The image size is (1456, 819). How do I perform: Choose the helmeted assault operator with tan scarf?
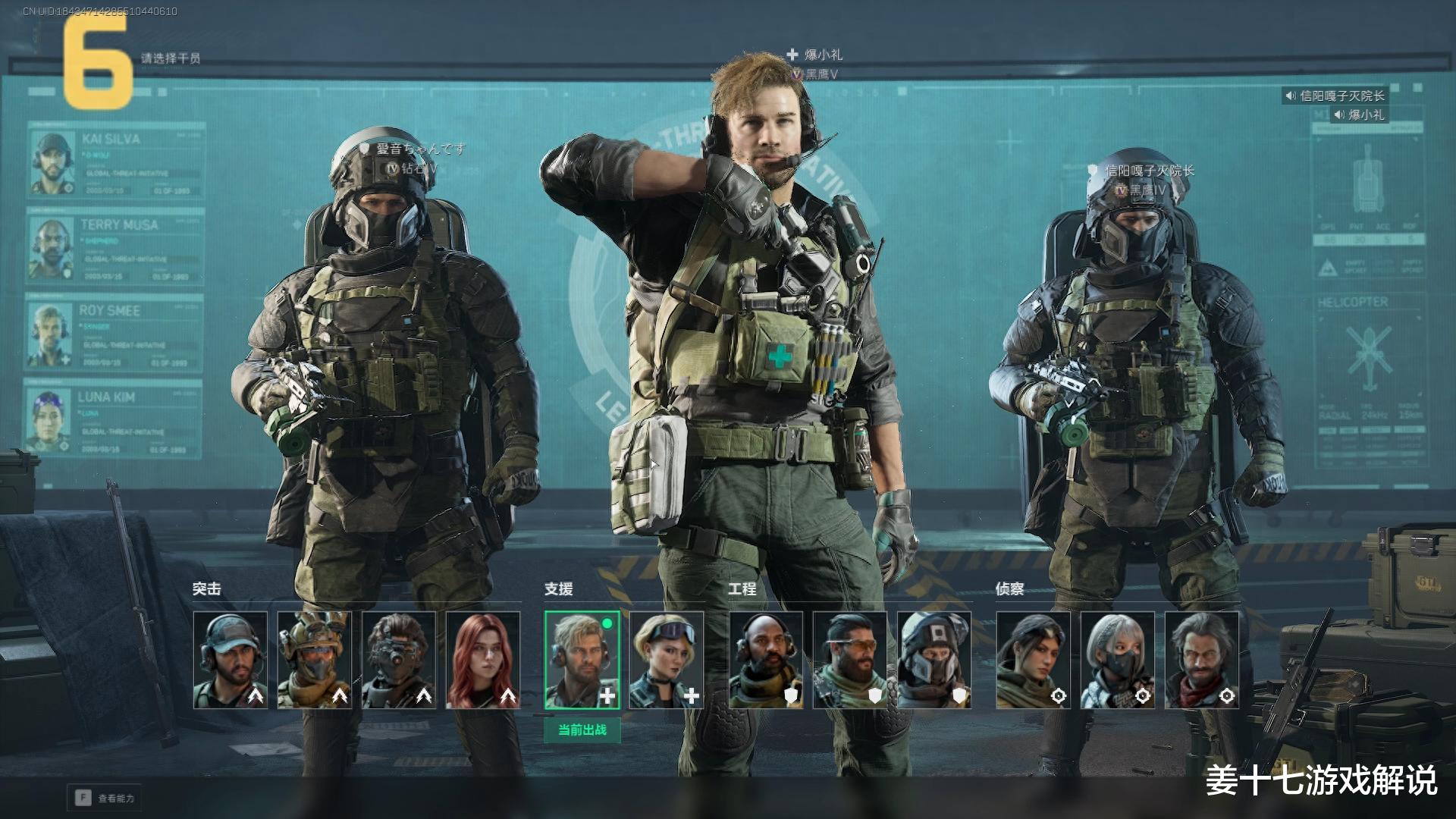pyautogui.click(x=315, y=660)
